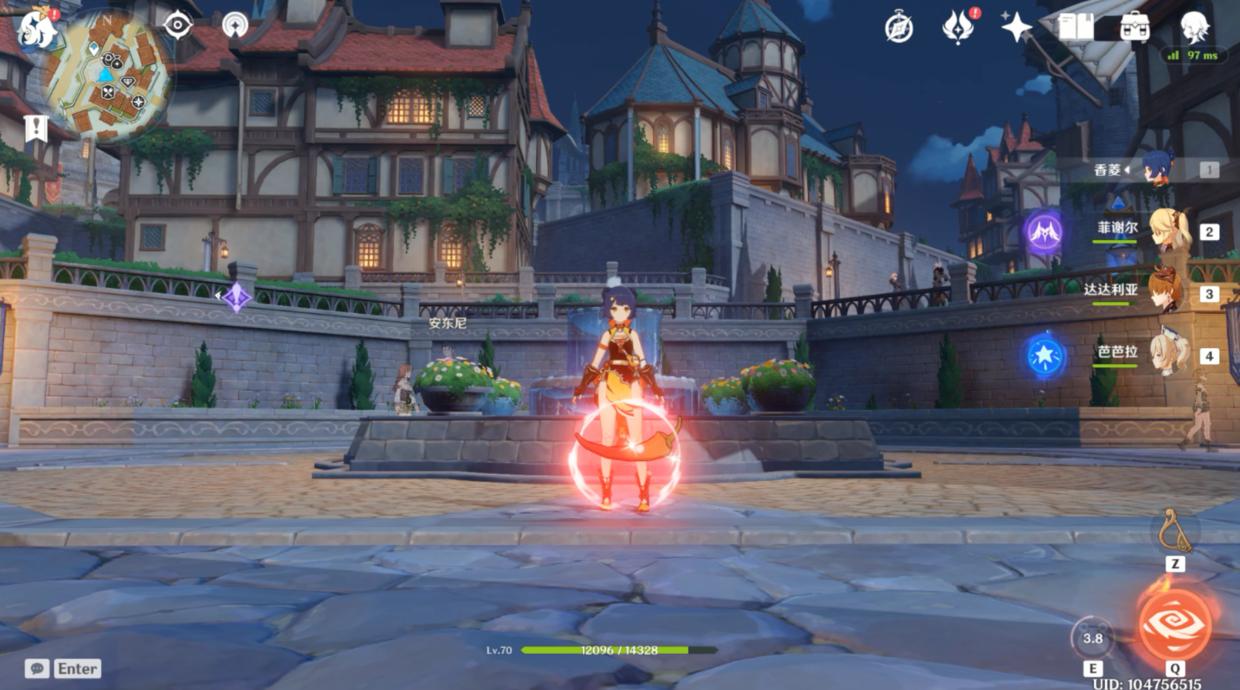
Task: Open the city minimap
Action: point(106,75)
